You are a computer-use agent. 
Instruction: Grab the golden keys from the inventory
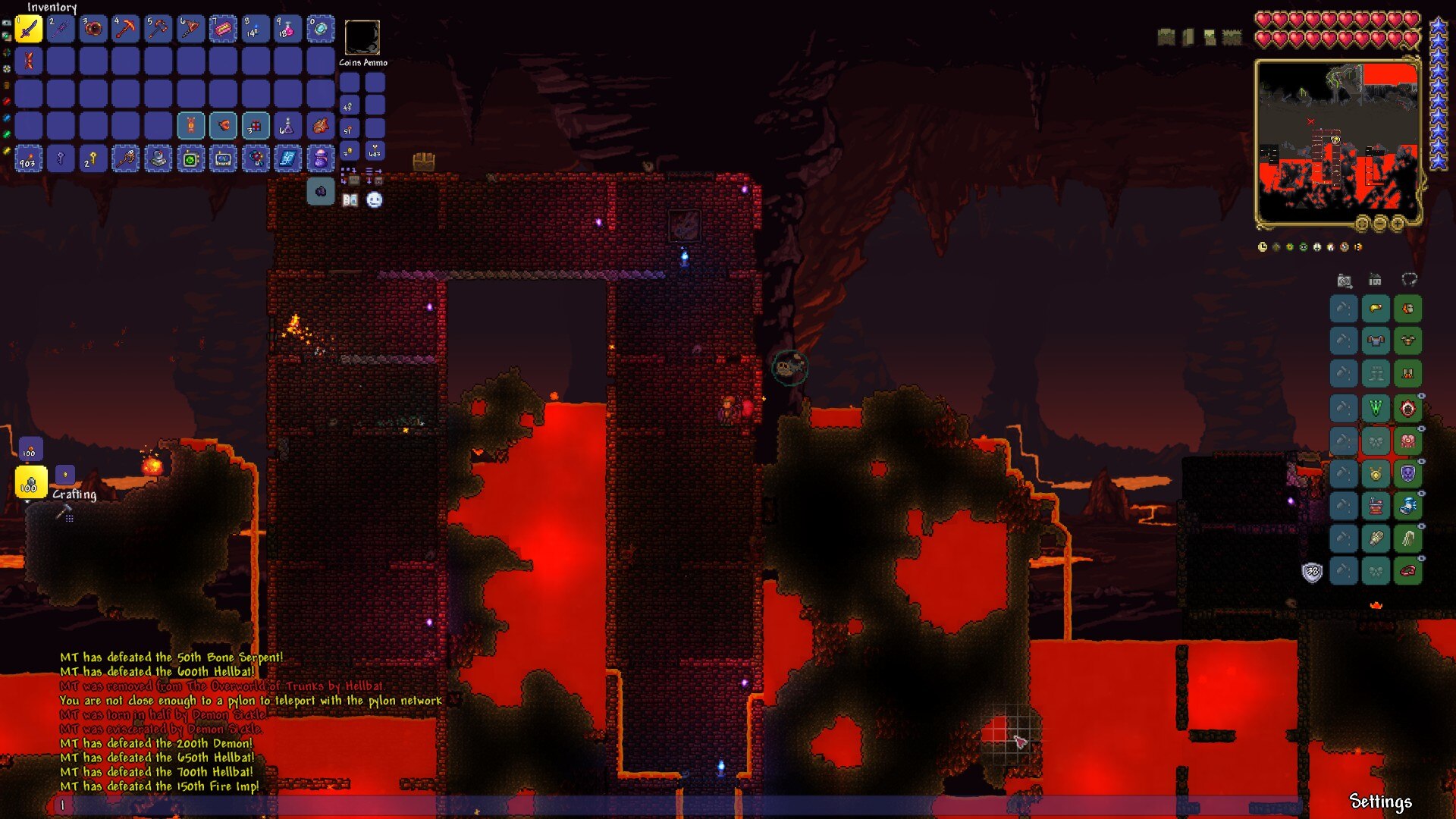(93, 158)
